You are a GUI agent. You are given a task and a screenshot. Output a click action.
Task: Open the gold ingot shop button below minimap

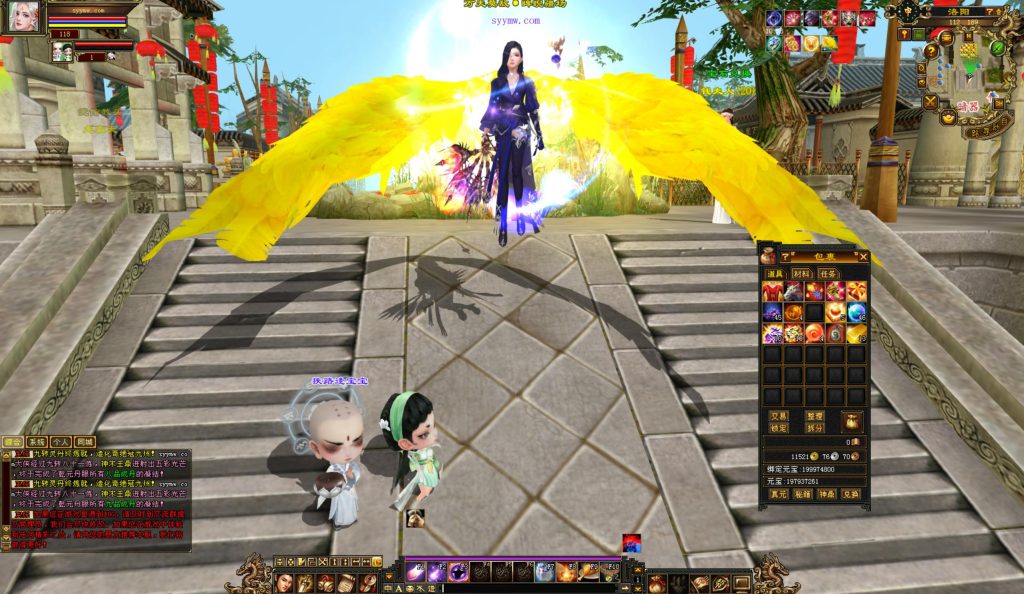click(948, 118)
